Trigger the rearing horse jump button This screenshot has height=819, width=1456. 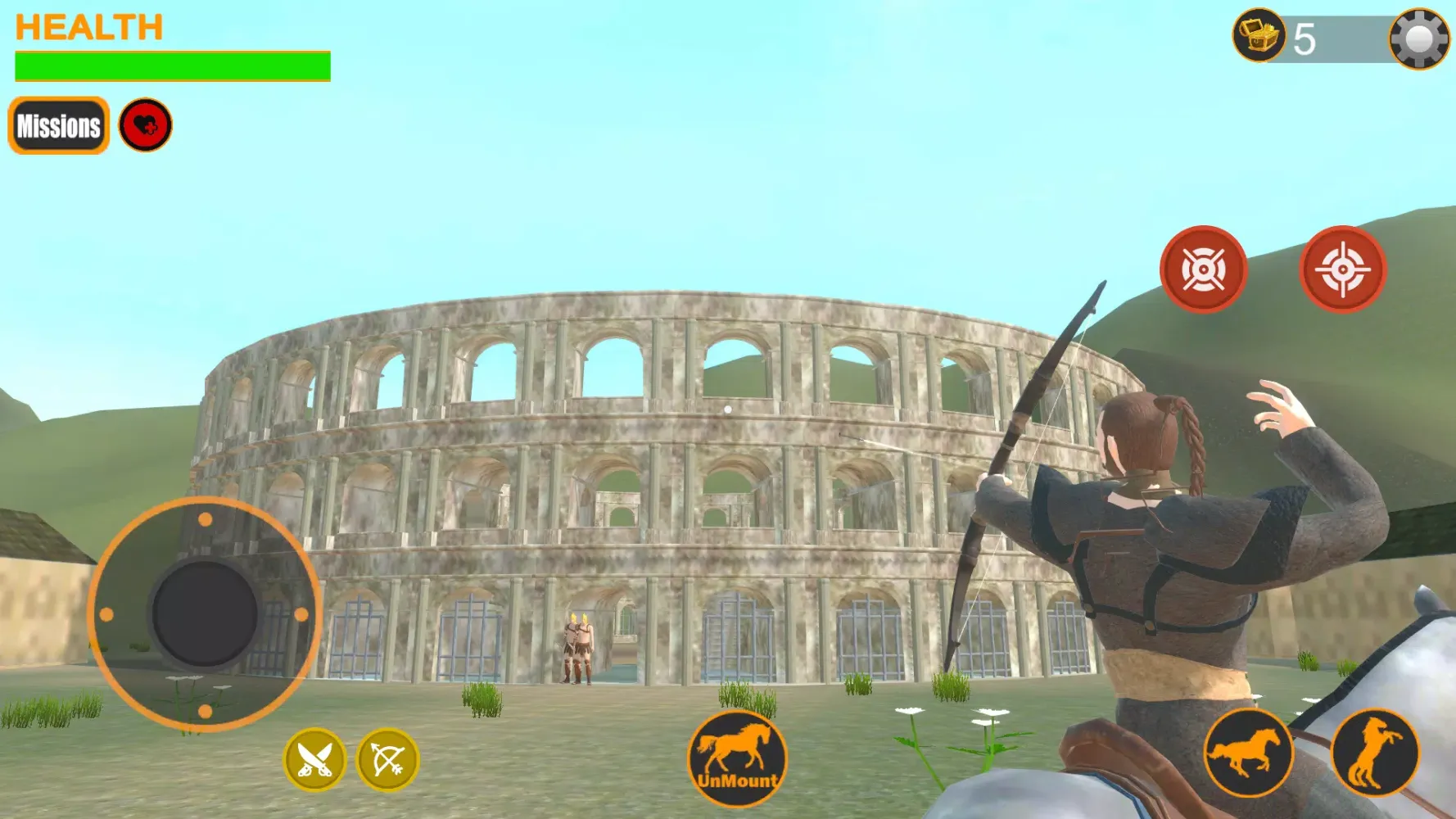coord(1375,753)
